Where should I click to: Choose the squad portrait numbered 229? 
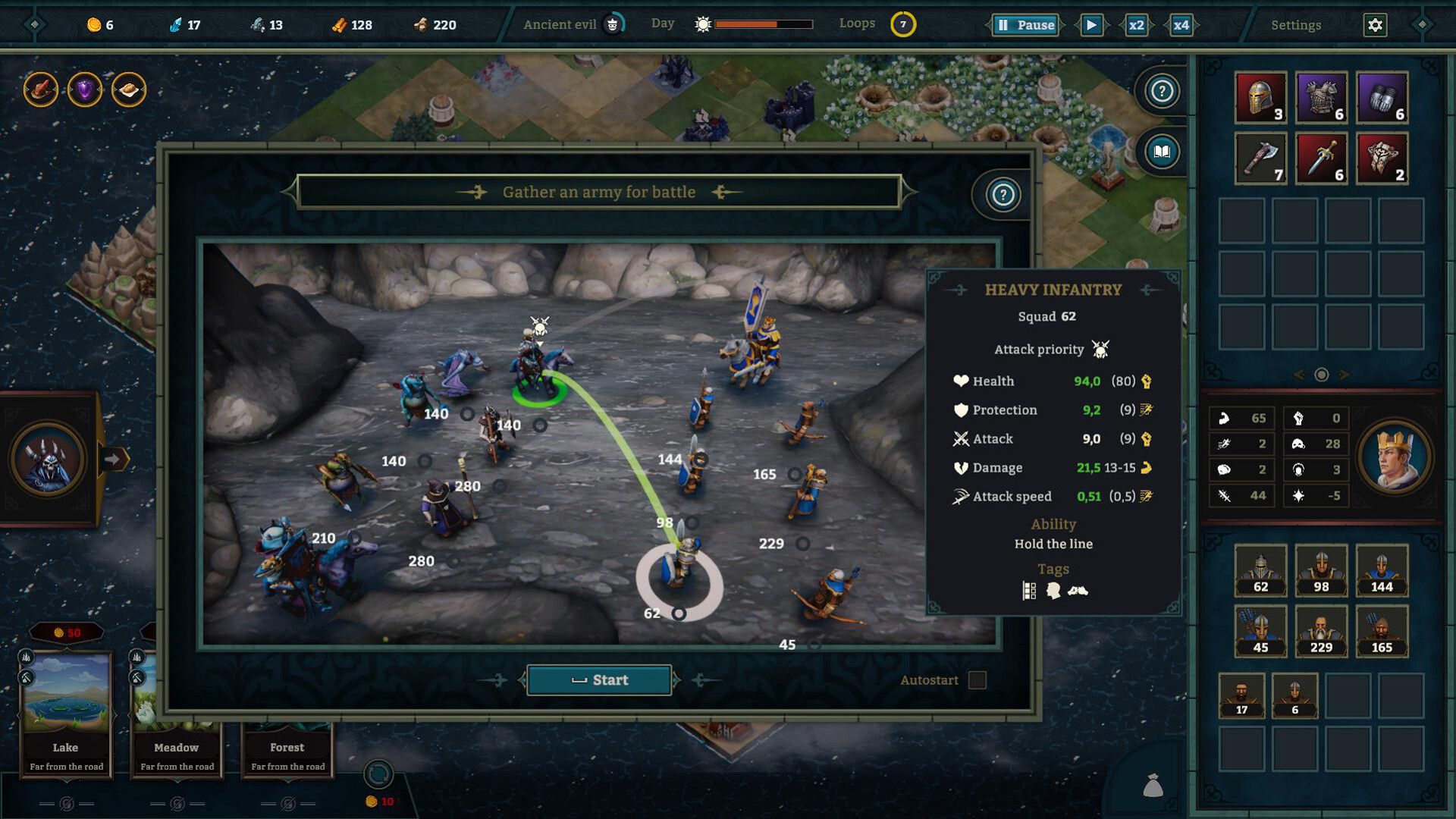pos(1321,631)
